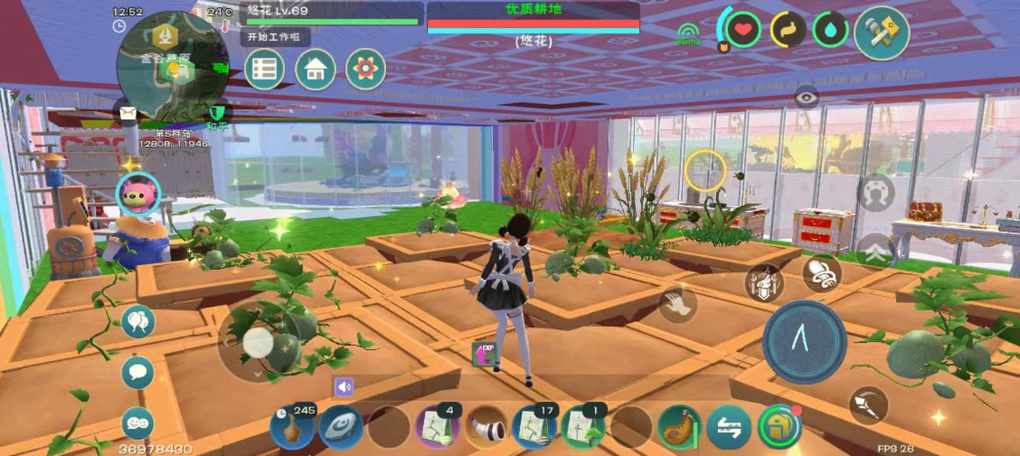1020x456 pixels.
Task: Check the water drop thirst icon
Action: (829, 29)
